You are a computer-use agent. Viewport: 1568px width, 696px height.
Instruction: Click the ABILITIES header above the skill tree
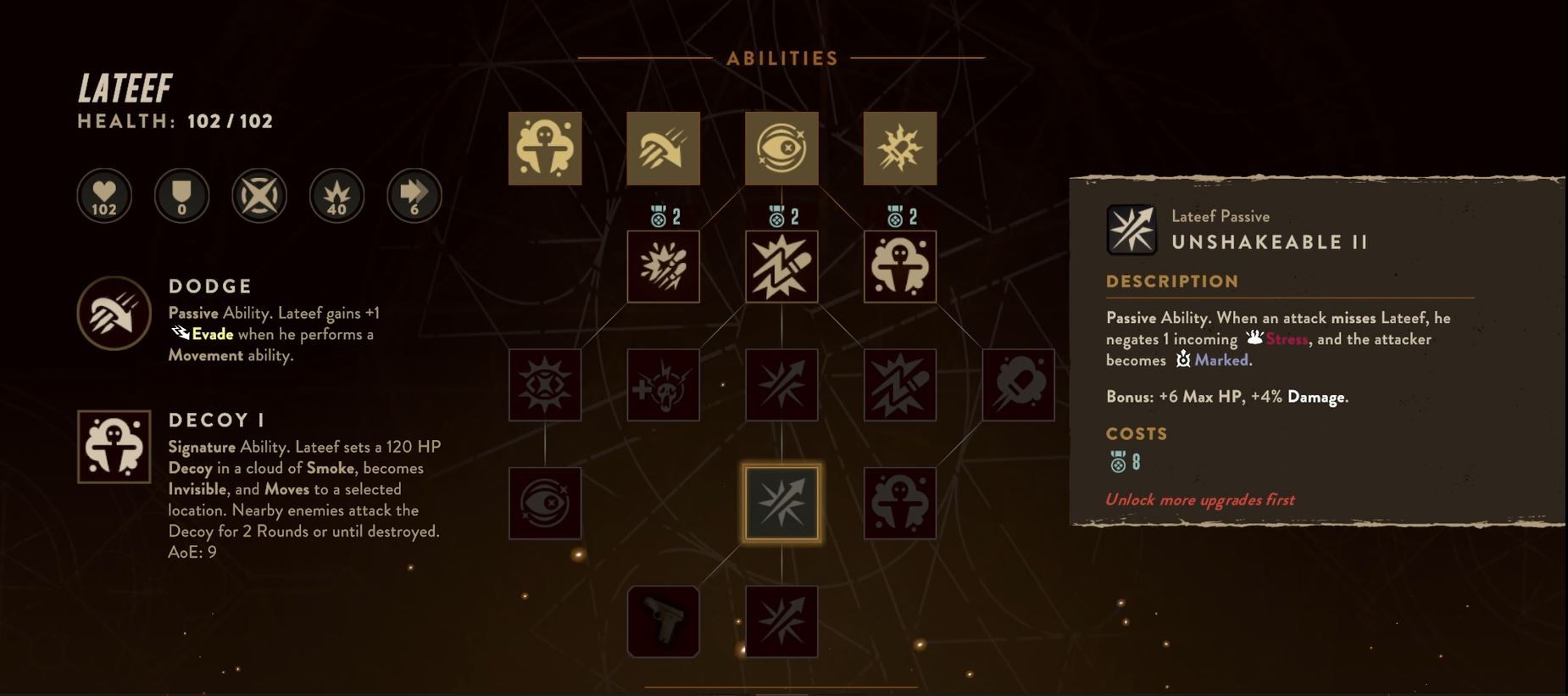(x=780, y=58)
